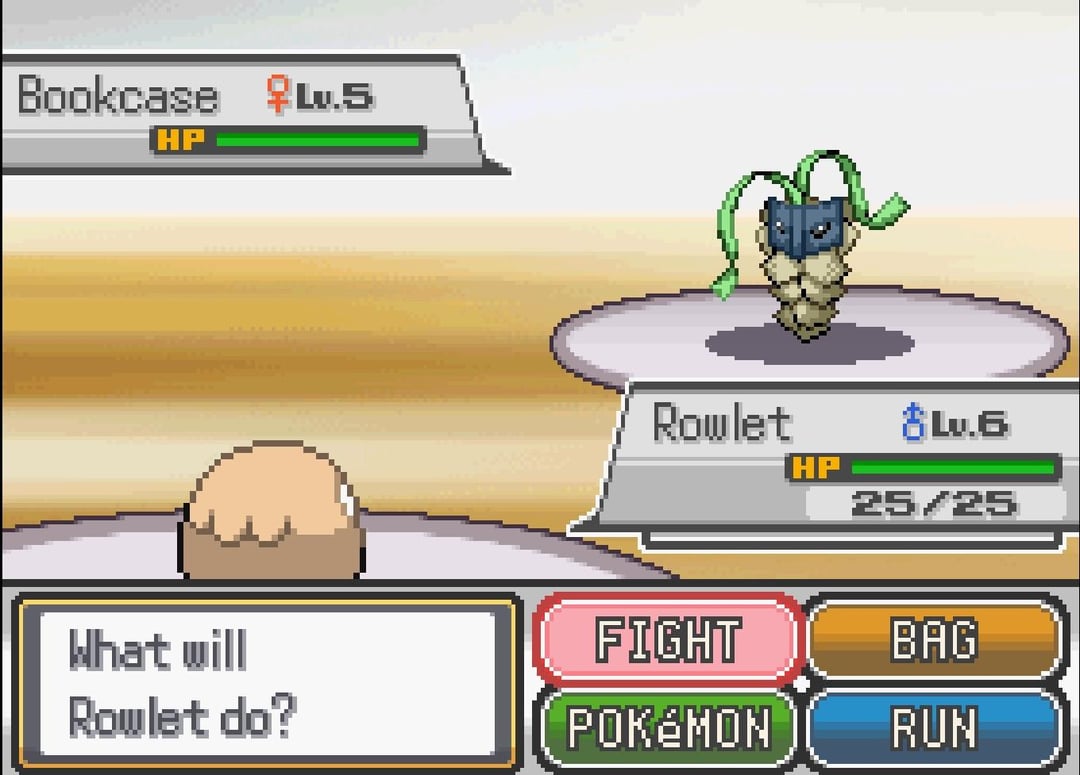Select the POKéMON party option

pyautogui.click(x=668, y=727)
